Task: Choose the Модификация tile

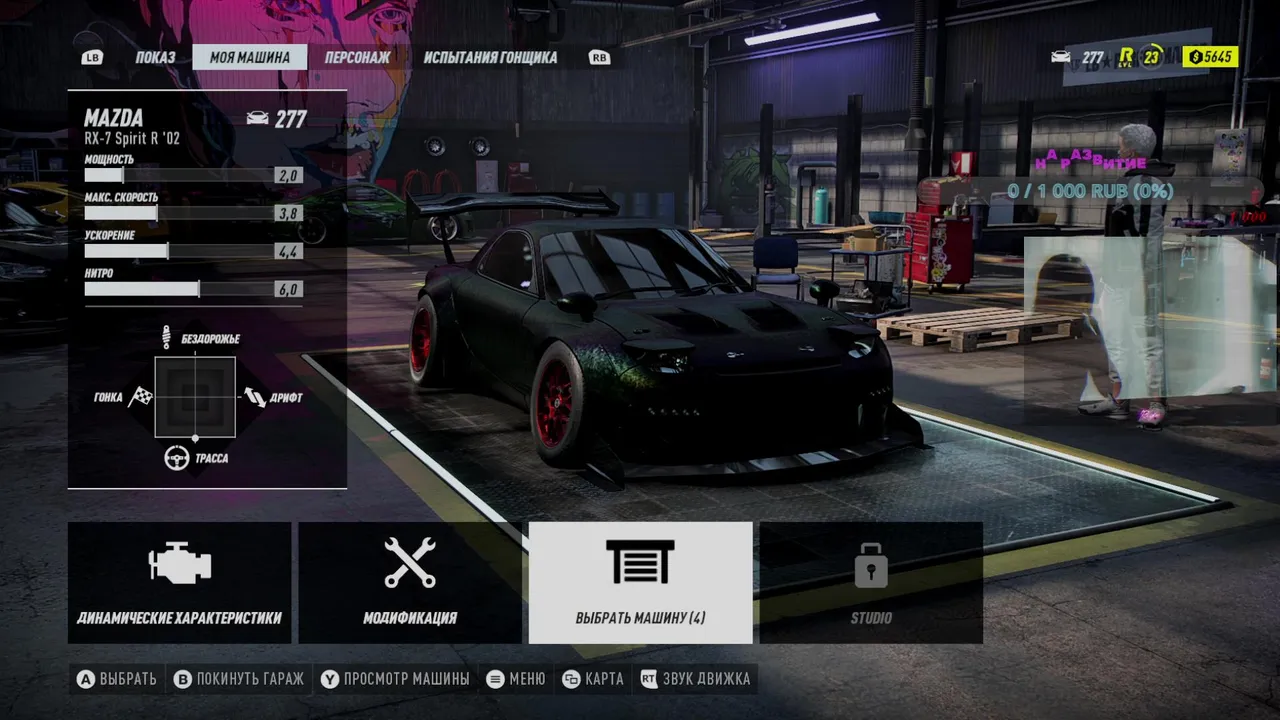Action: pyautogui.click(x=410, y=583)
